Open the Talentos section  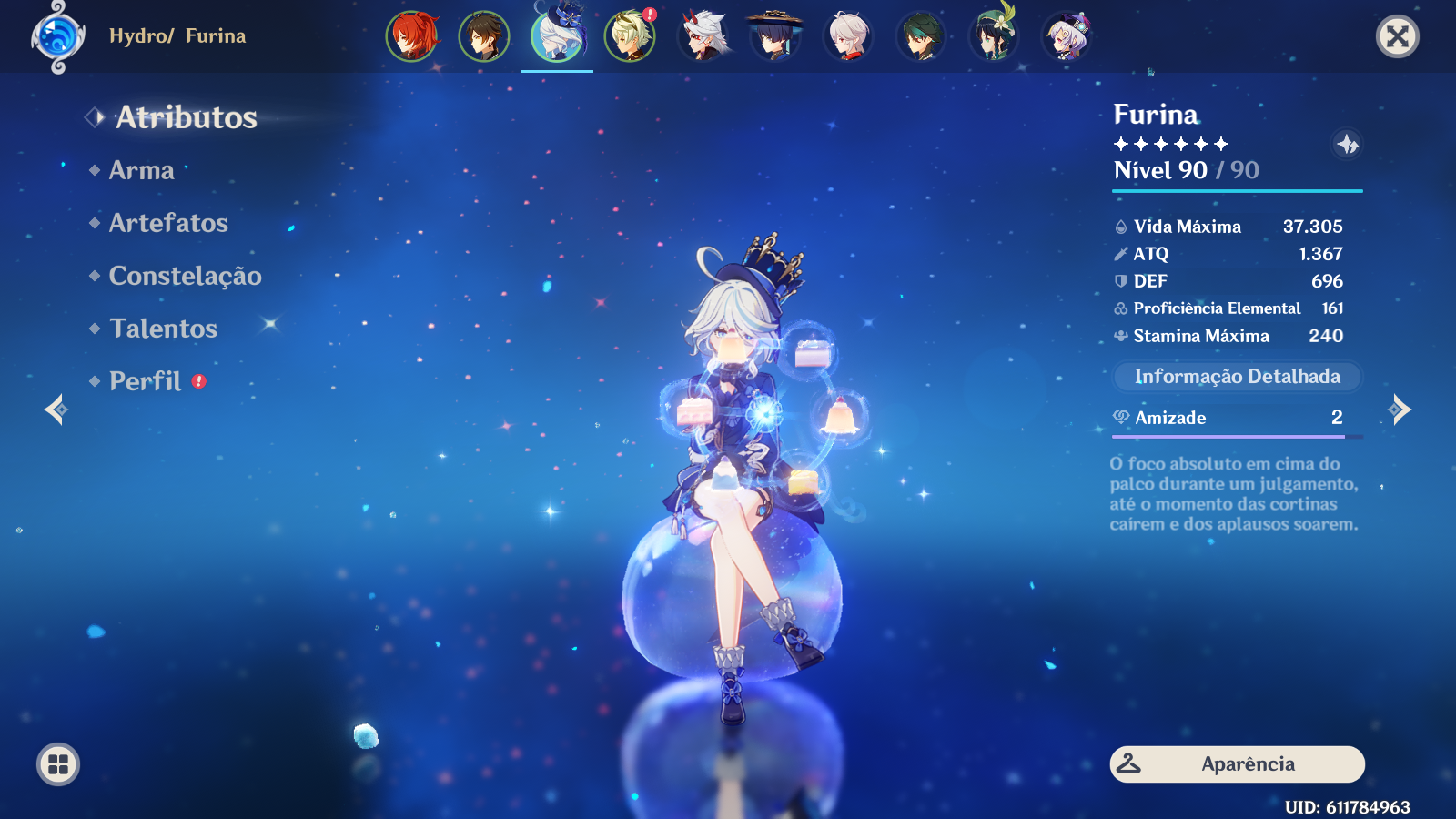(x=163, y=329)
